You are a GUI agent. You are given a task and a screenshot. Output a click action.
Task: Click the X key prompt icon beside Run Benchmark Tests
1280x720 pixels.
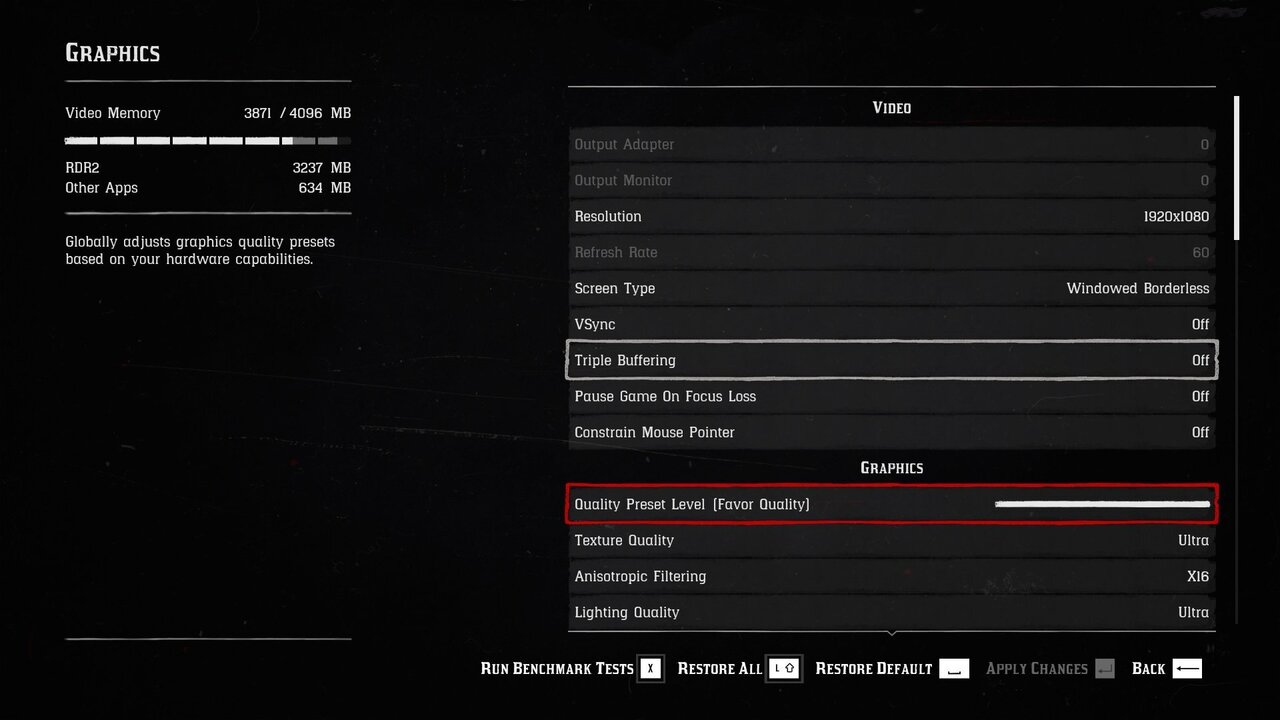(x=651, y=668)
